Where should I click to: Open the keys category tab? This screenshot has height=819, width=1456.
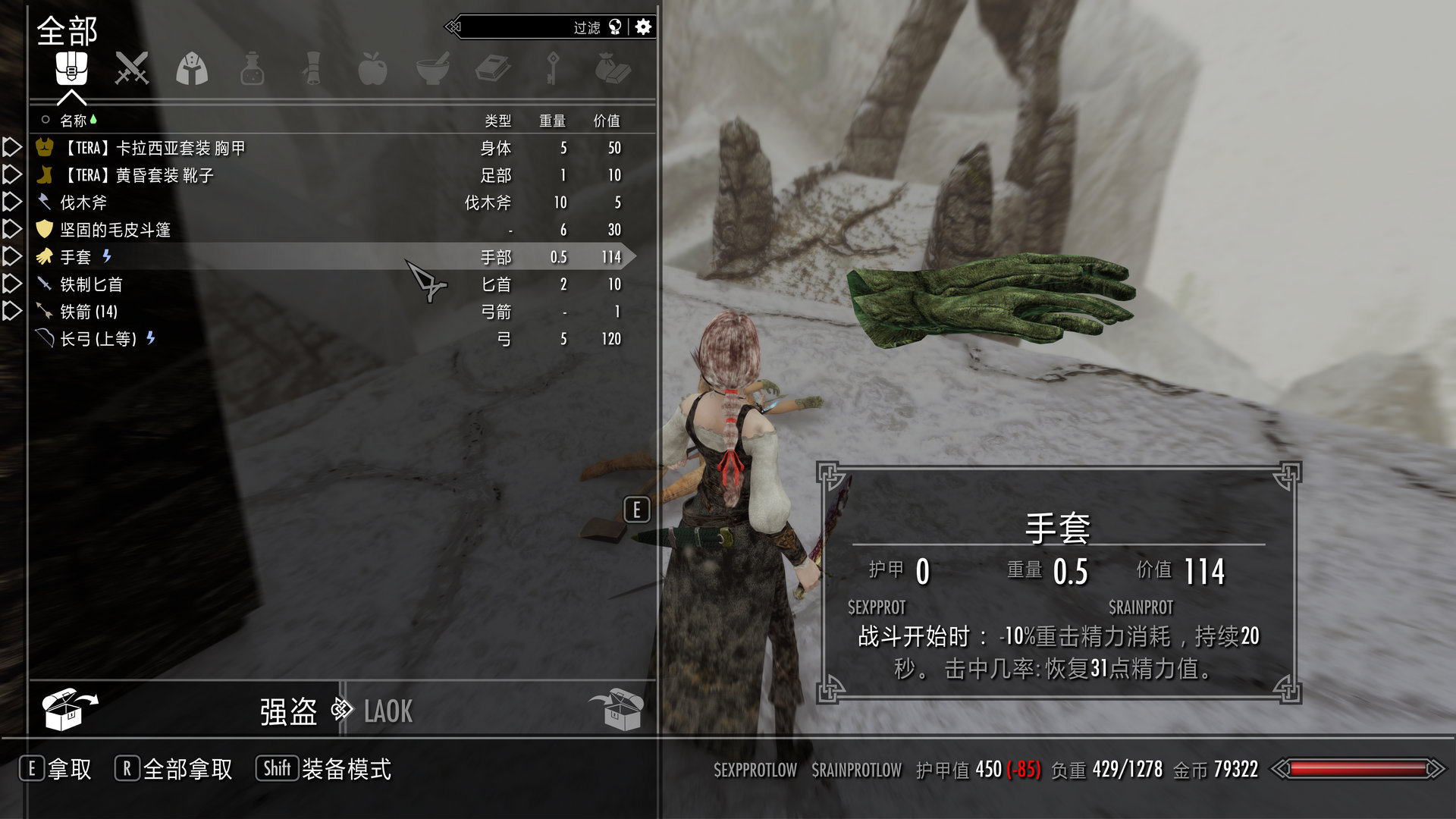tap(553, 70)
